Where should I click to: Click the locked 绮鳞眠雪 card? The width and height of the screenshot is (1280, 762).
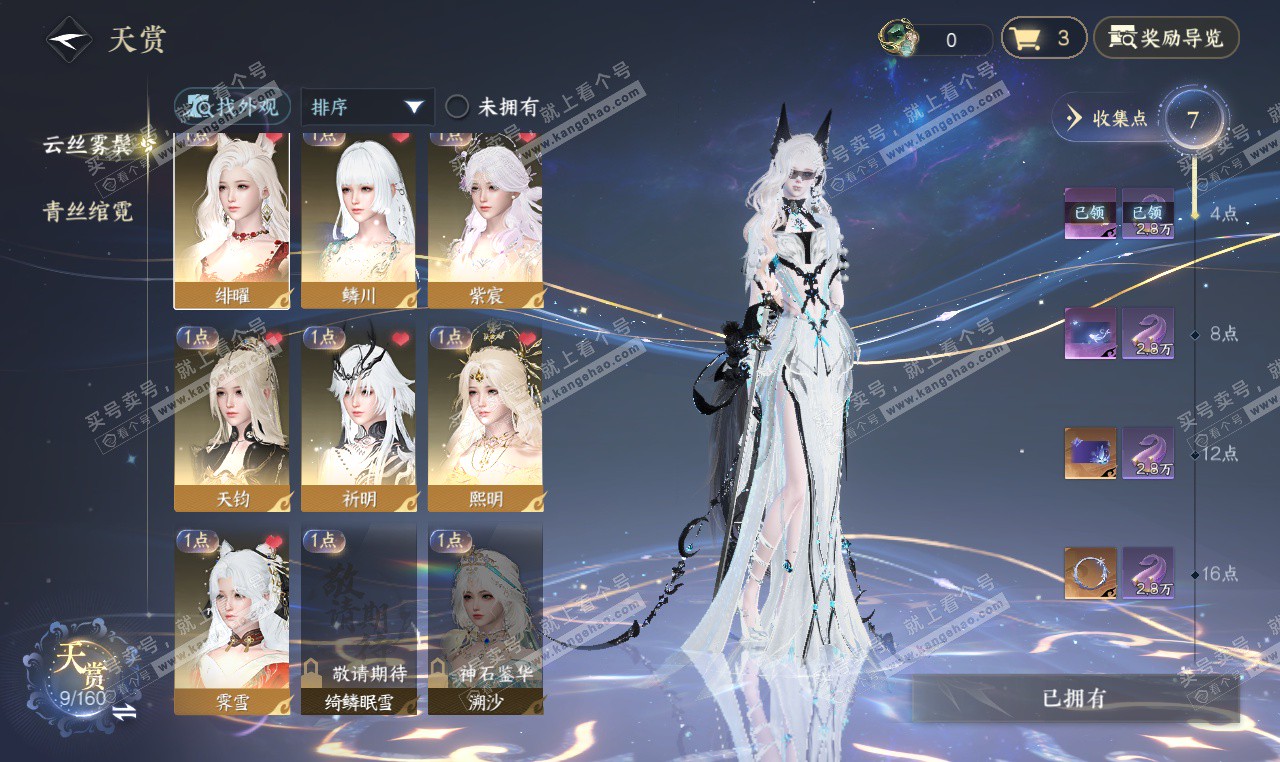(358, 620)
